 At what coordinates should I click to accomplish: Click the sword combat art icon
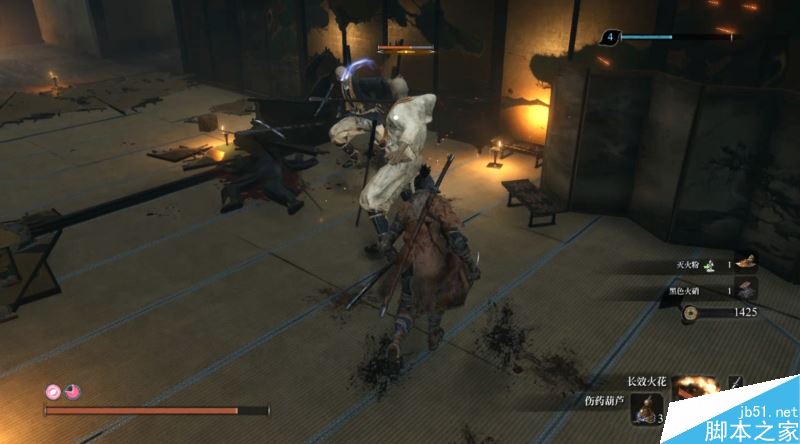[737, 382]
